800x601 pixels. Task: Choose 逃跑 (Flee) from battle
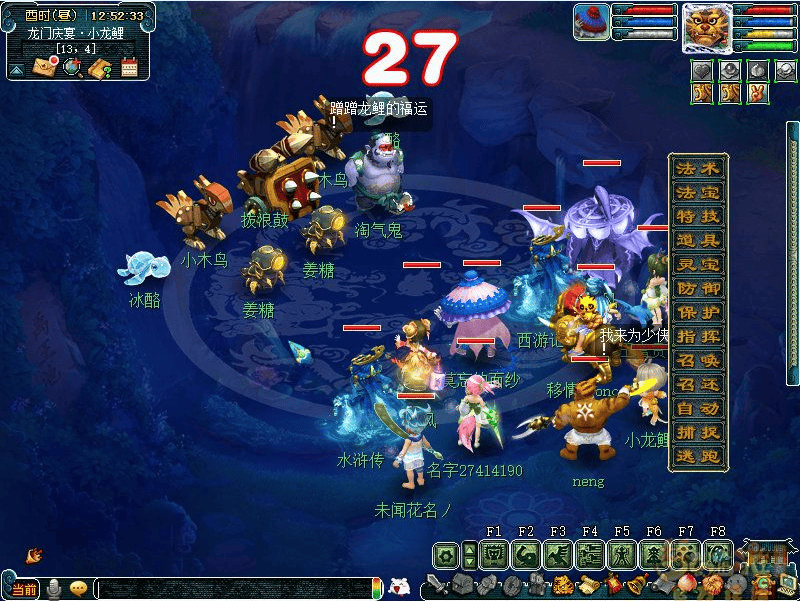(697, 457)
